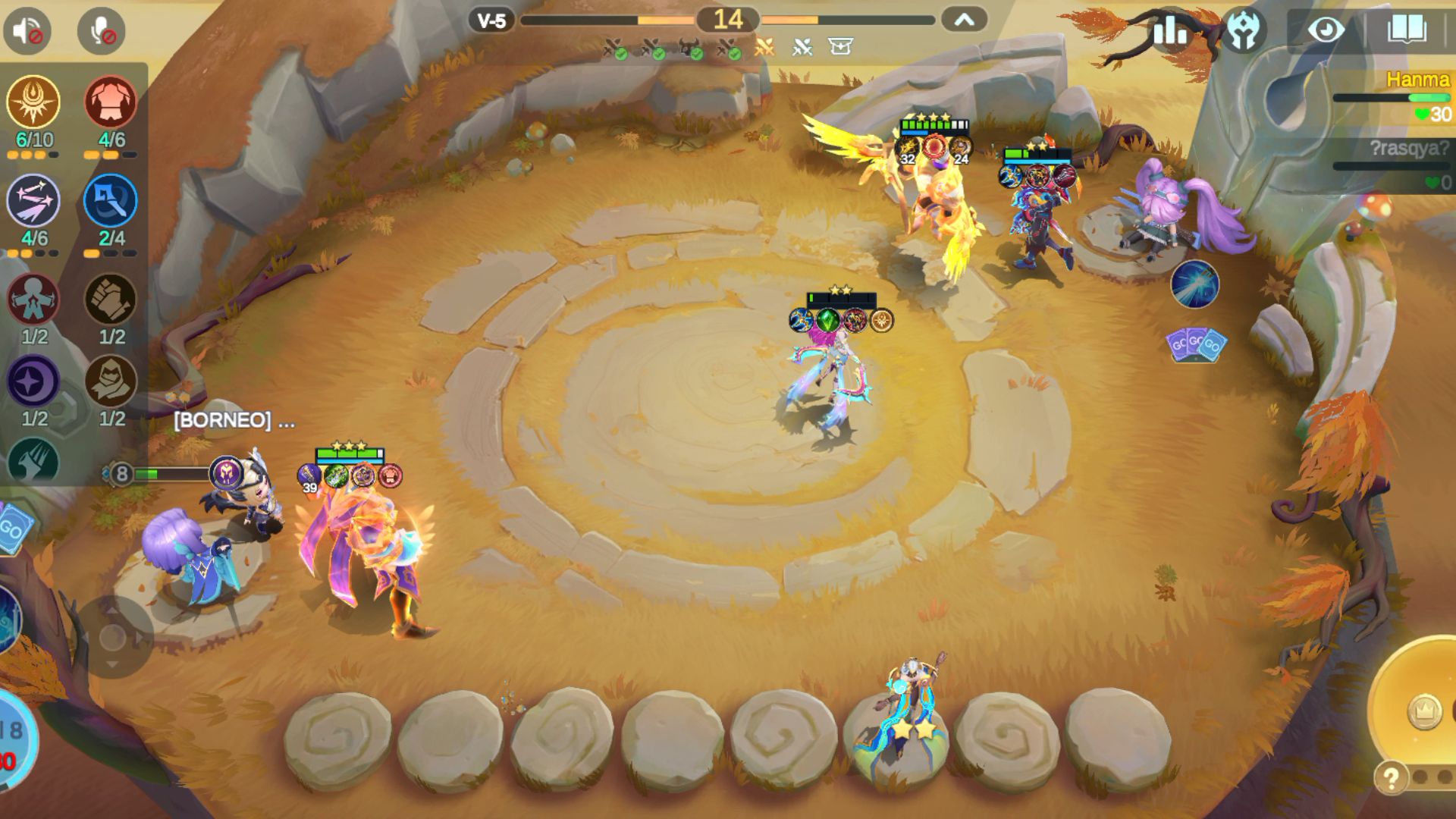The height and width of the screenshot is (819, 1456).
Task: Open the GO cards icon
Action: click(x=1196, y=345)
